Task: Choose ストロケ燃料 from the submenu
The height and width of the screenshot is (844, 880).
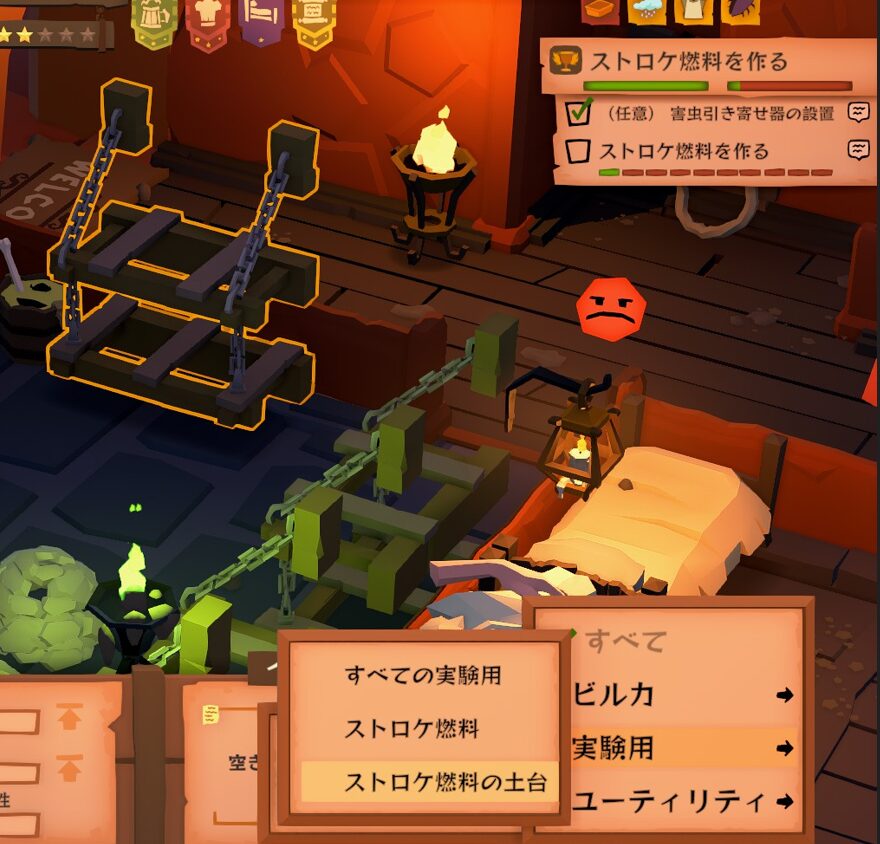Action: (411, 729)
